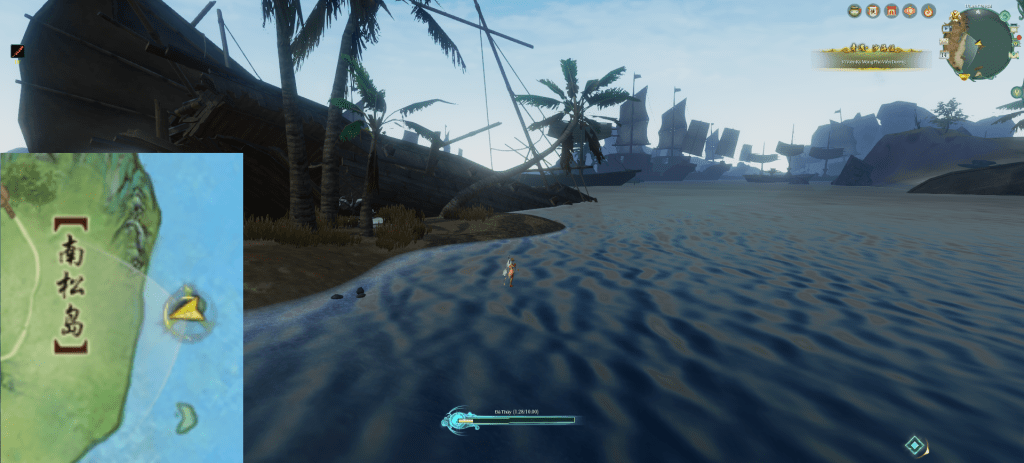This screenshot has width=1024, height=463.
Task: Click the straw-hat character icon in the top row
Action: point(855,11)
